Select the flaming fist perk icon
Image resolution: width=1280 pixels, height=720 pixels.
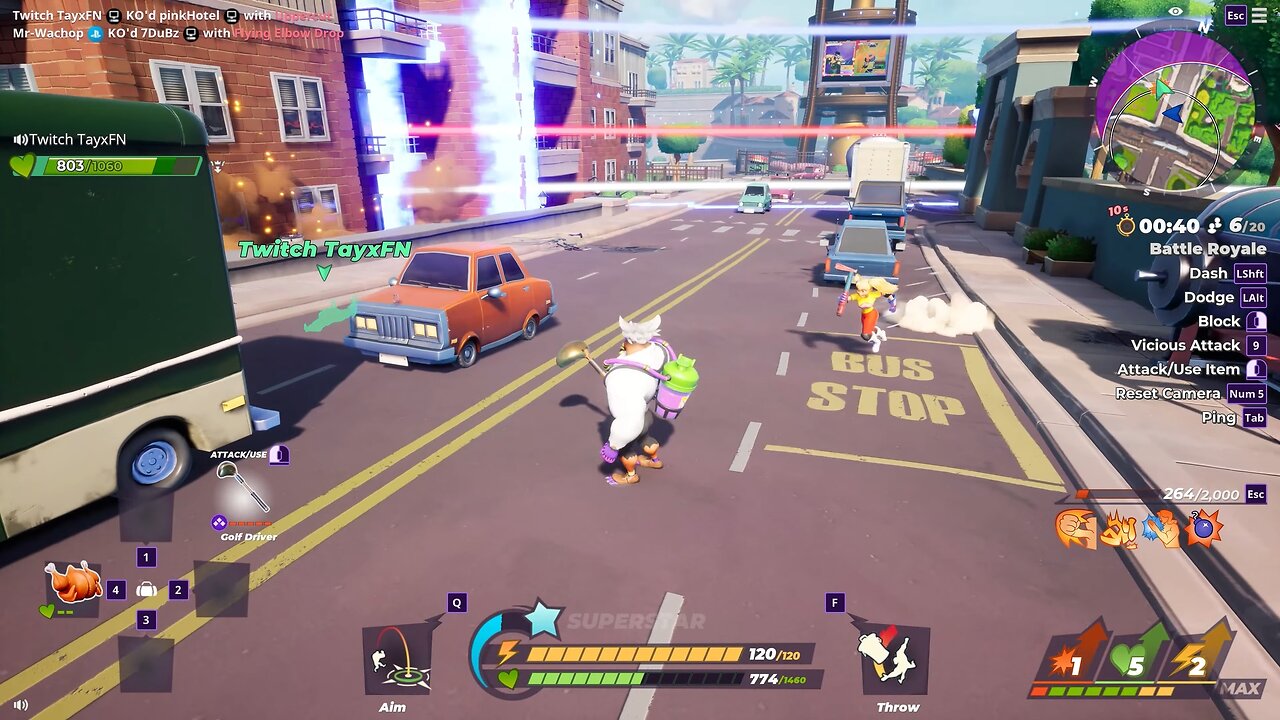[x=1075, y=529]
